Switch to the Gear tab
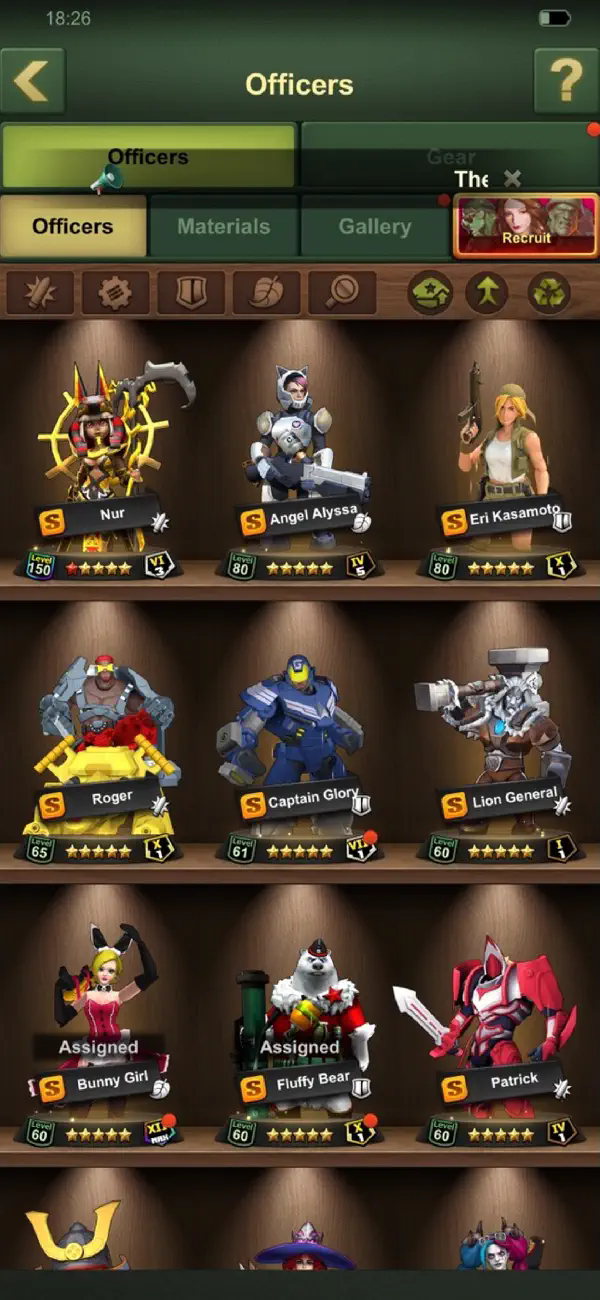The height and width of the screenshot is (1300, 600). pyautogui.click(x=449, y=156)
